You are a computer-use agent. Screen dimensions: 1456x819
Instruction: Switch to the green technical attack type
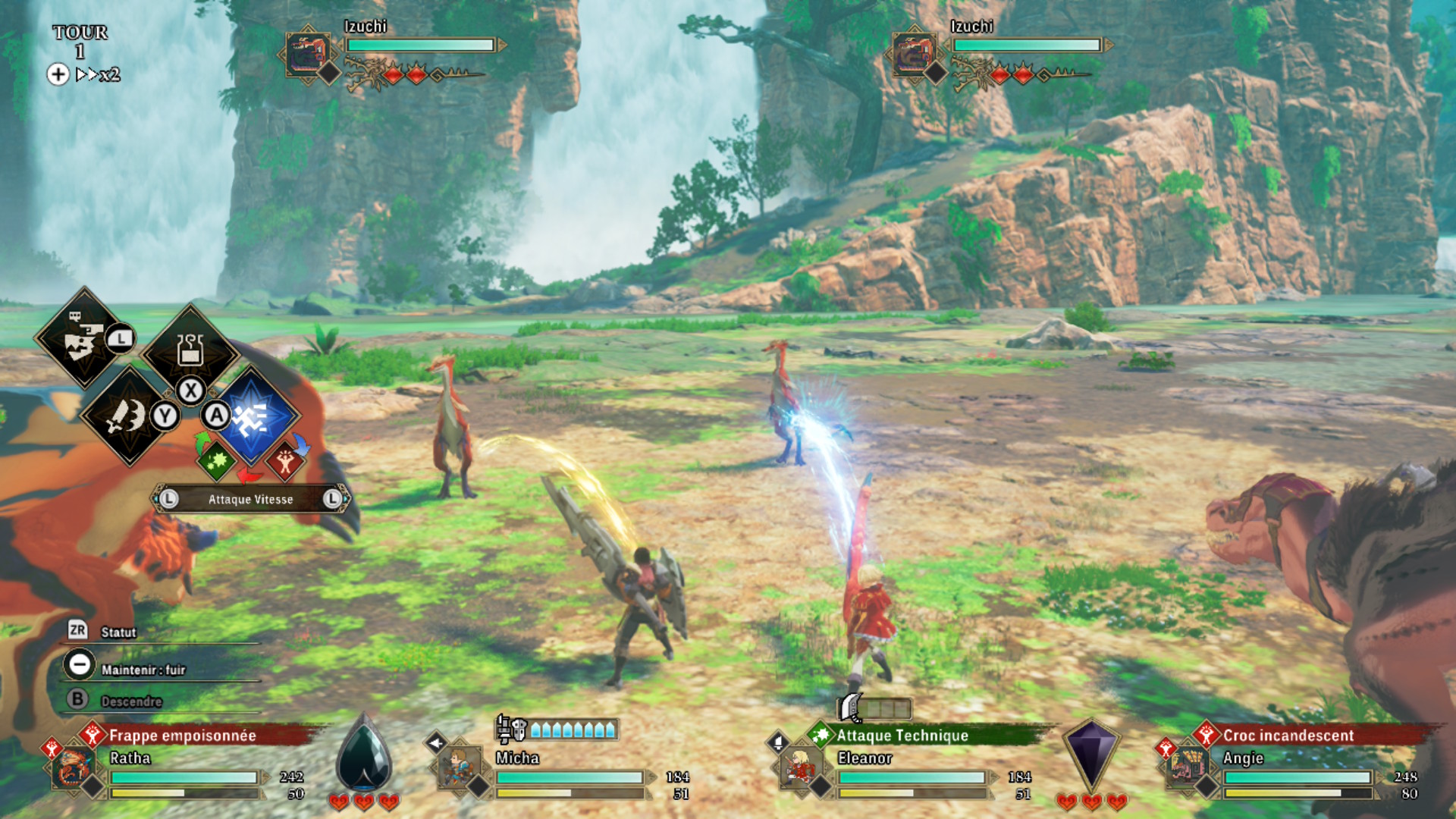click(216, 461)
